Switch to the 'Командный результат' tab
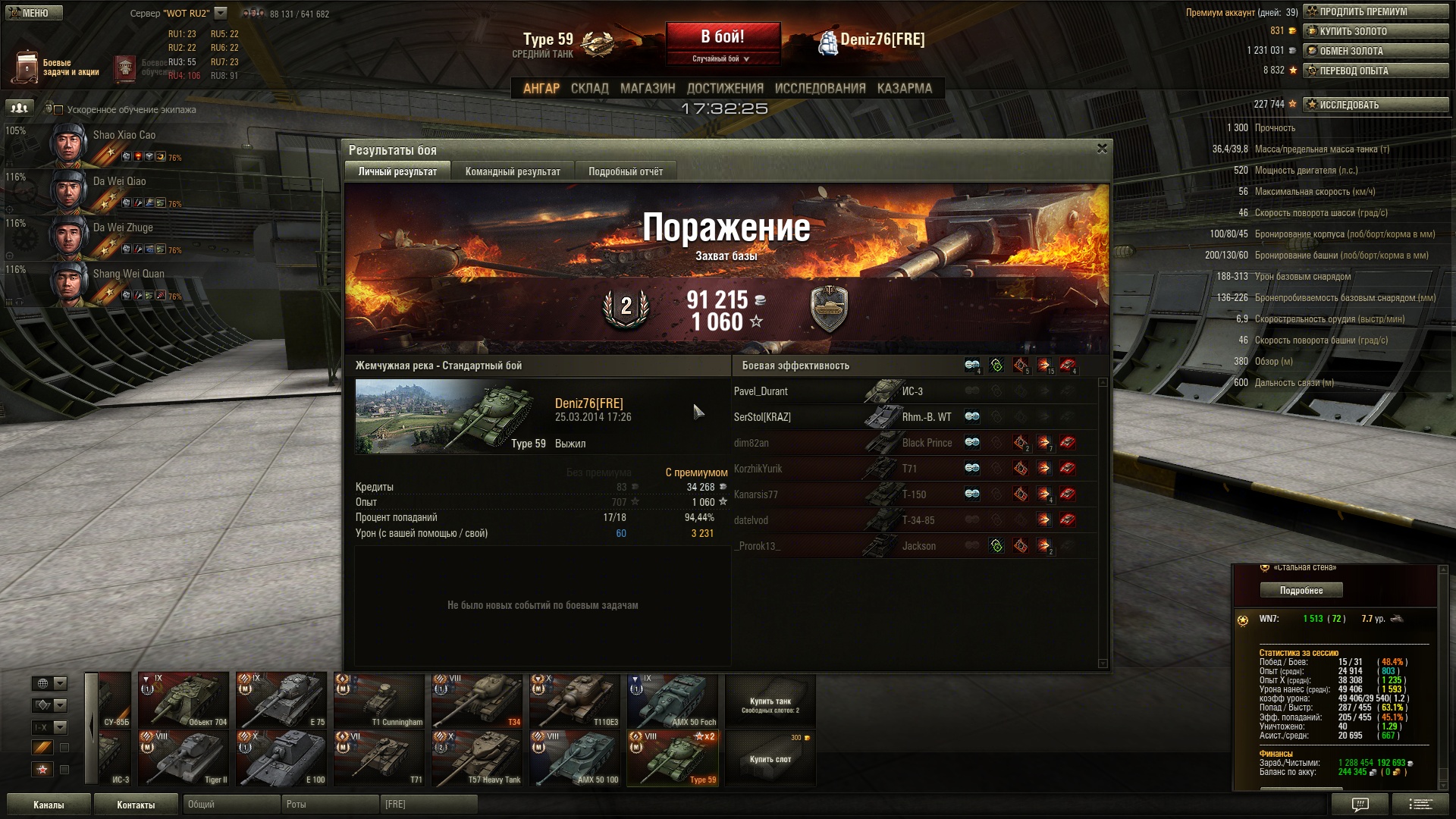 coord(513,171)
